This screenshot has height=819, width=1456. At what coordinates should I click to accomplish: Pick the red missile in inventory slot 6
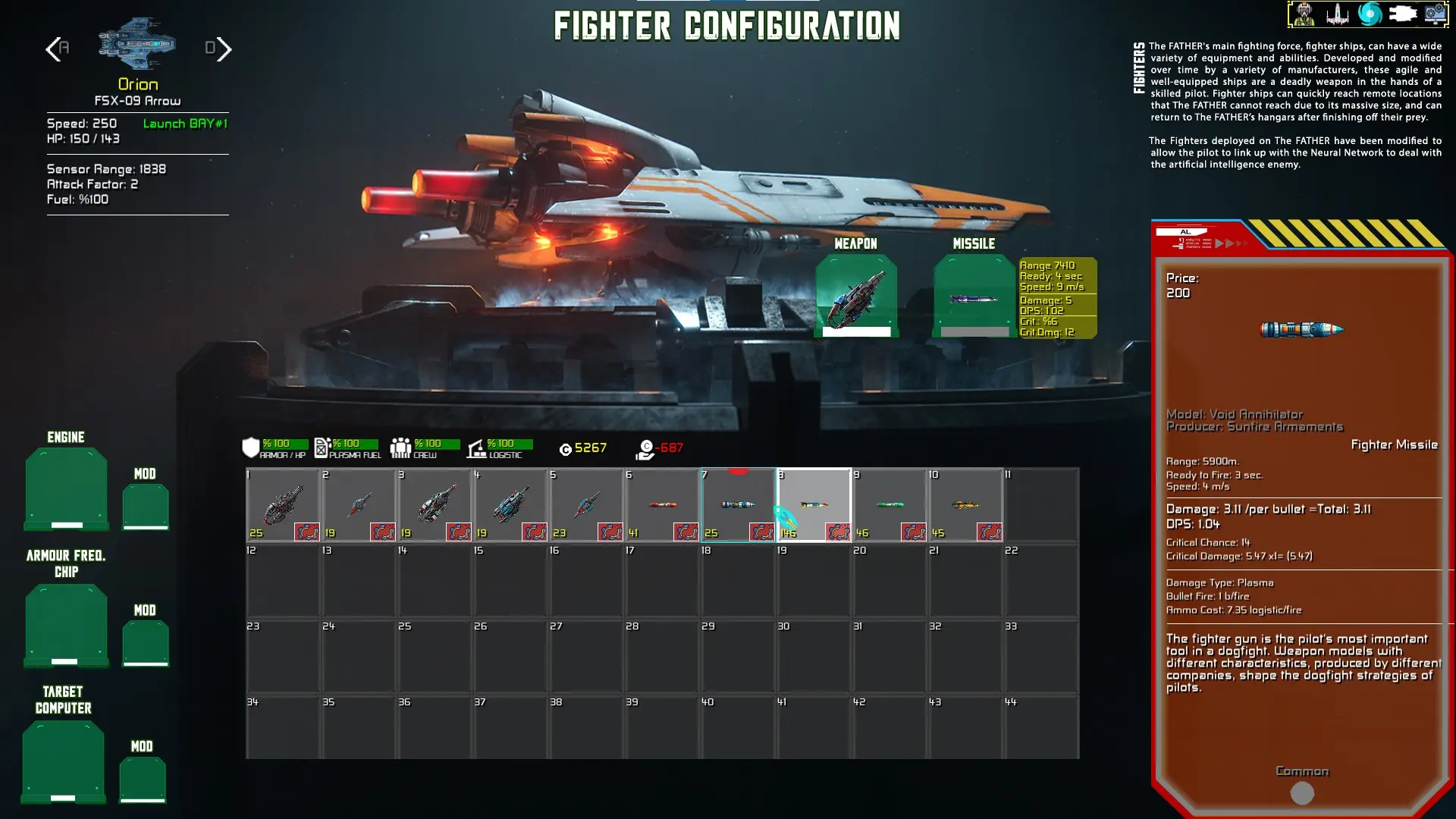[x=661, y=504]
